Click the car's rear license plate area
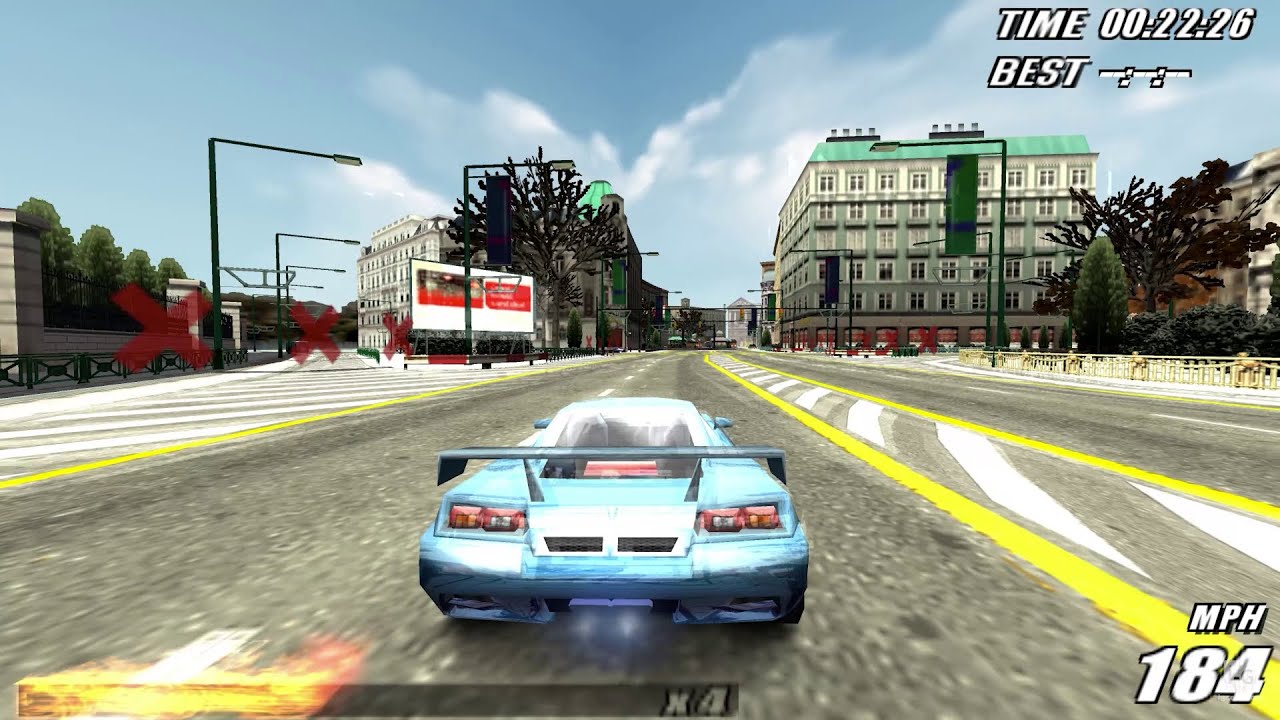Image resolution: width=1280 pixels, height=720 pixels. [610, 545]
